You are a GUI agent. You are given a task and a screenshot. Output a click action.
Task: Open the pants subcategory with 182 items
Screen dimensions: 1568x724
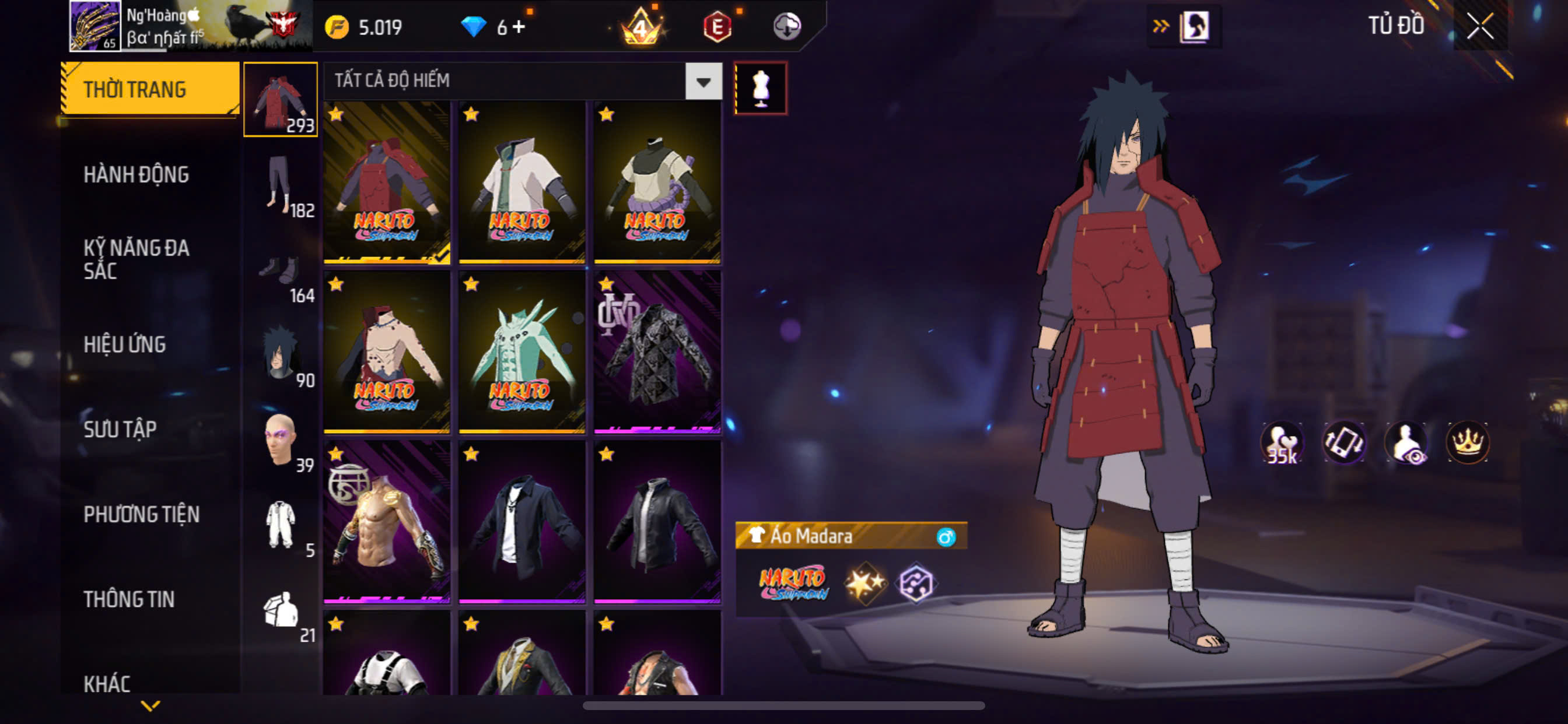click(281, 184)
